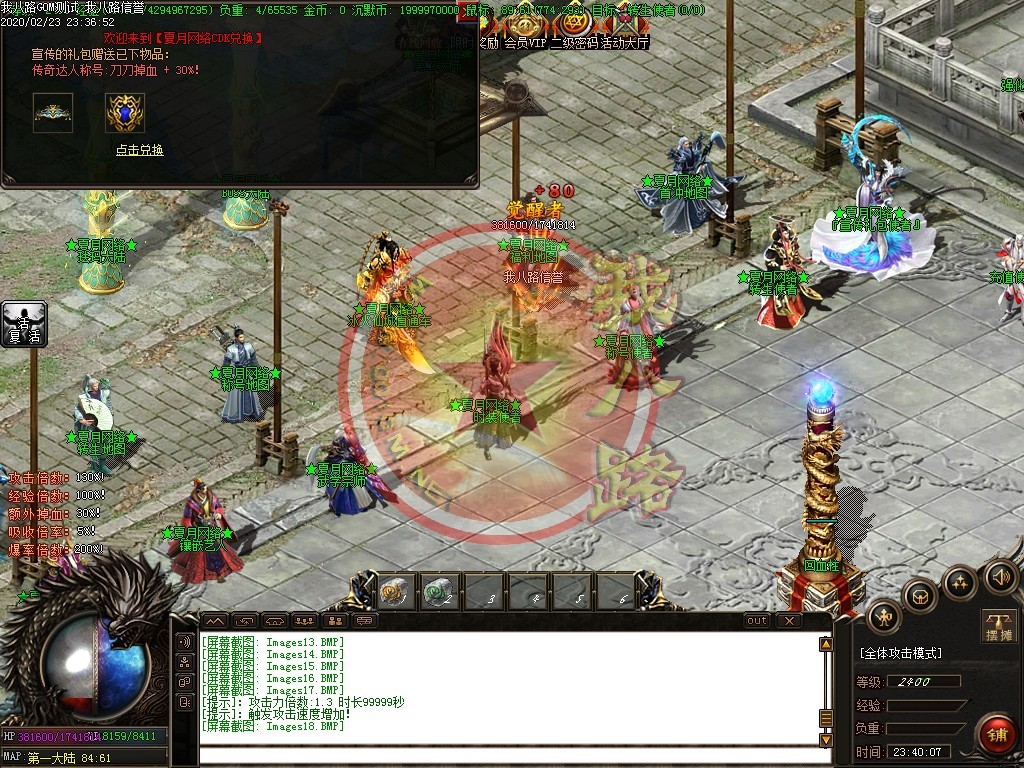
Task: Use the item in hotbar slot 1
Action: pos(393,592)
